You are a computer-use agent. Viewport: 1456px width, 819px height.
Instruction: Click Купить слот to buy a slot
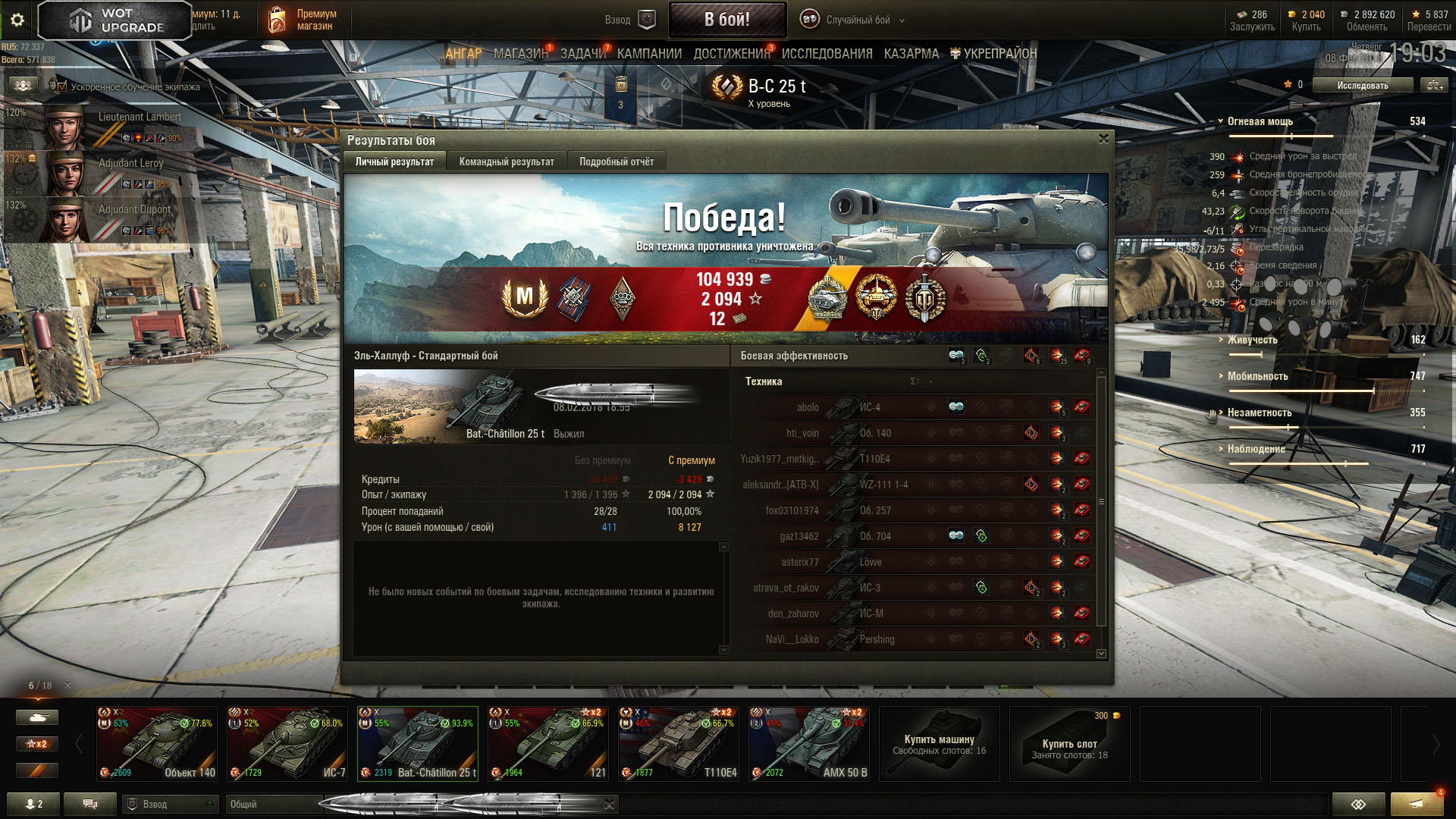[x=1069, y=745]
